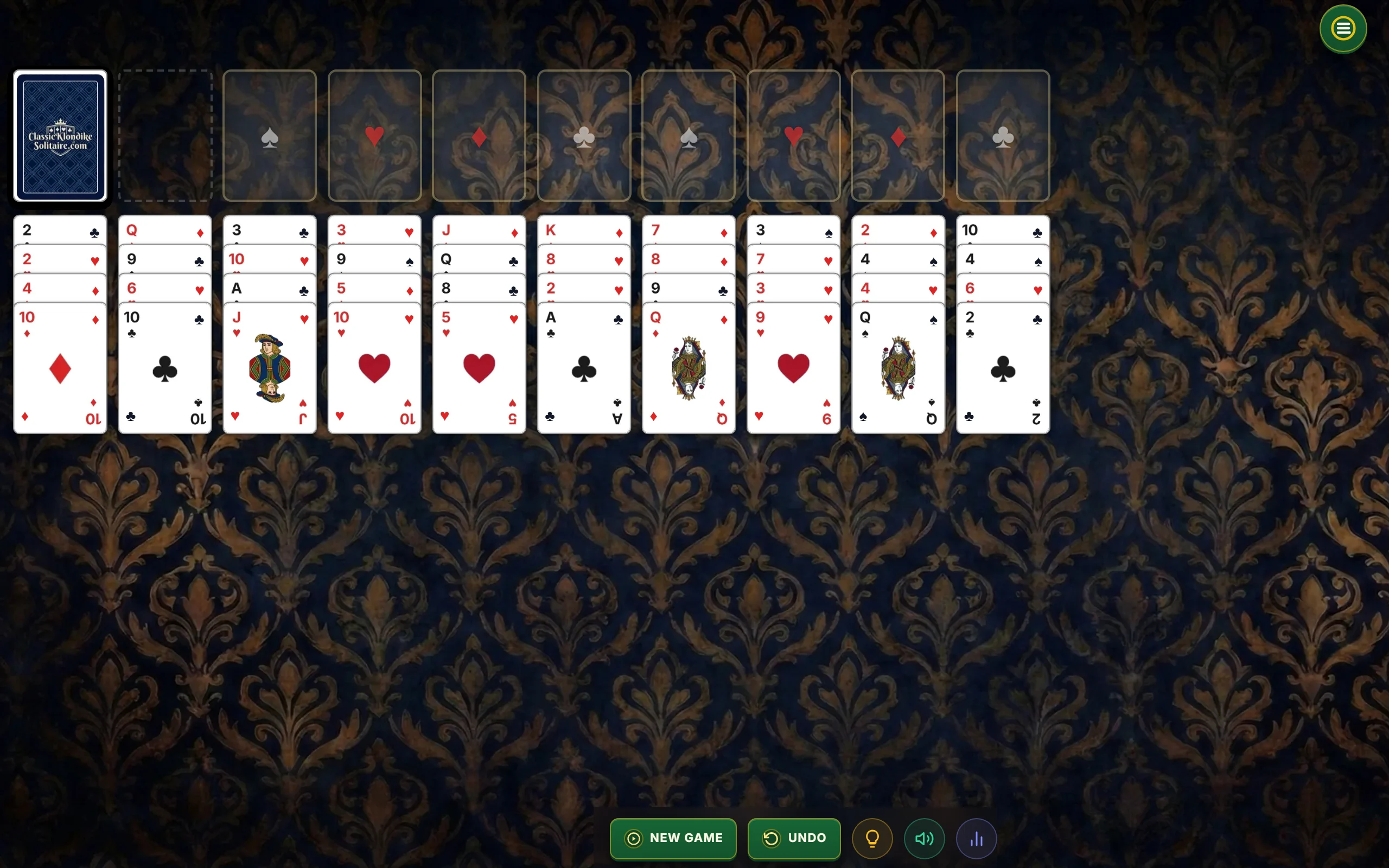
Task: Select the leftmost club foundation slot
Action: pyautogui.click(x=584, y=136)
